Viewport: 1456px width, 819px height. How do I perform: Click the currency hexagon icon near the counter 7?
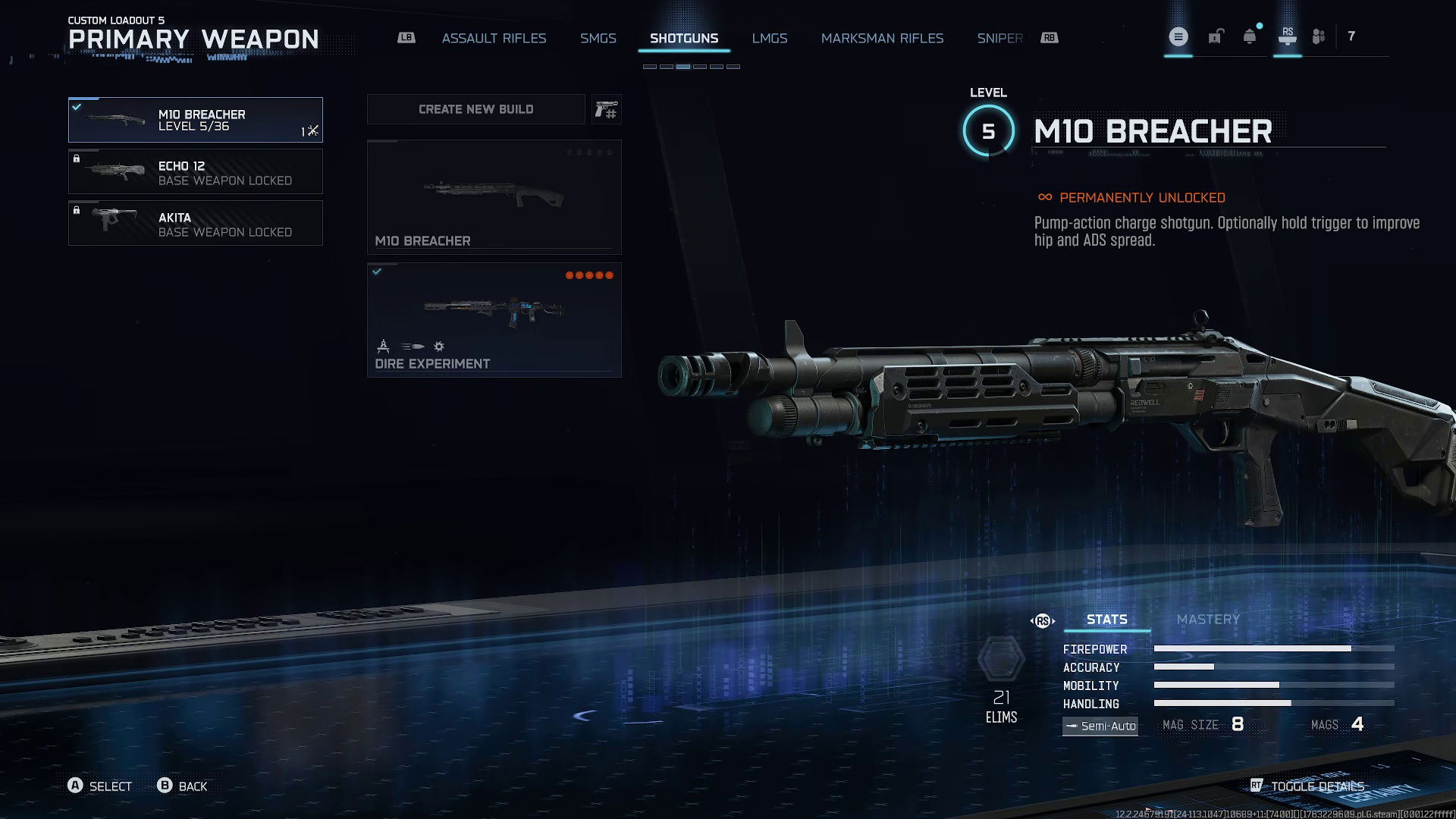coord(1319,36)
